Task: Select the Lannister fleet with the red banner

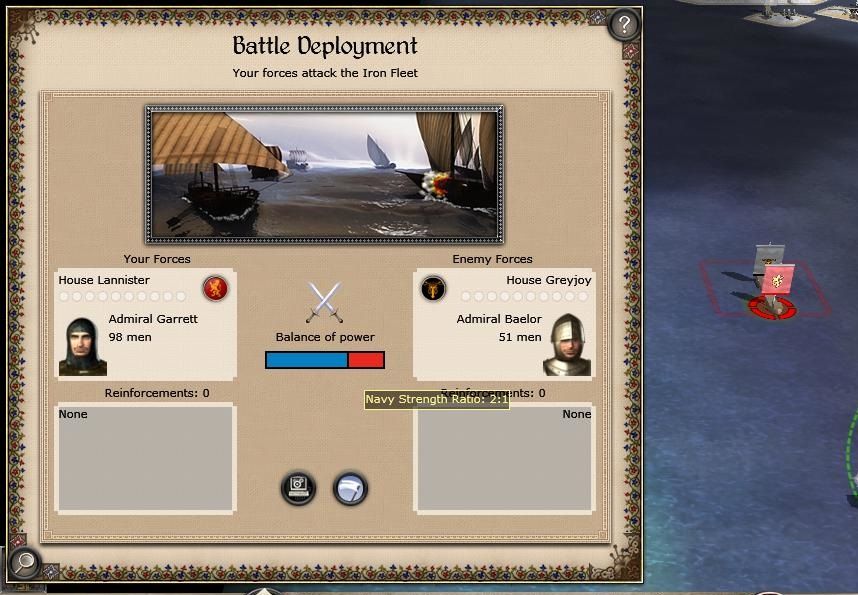Action: click(773, 285)
